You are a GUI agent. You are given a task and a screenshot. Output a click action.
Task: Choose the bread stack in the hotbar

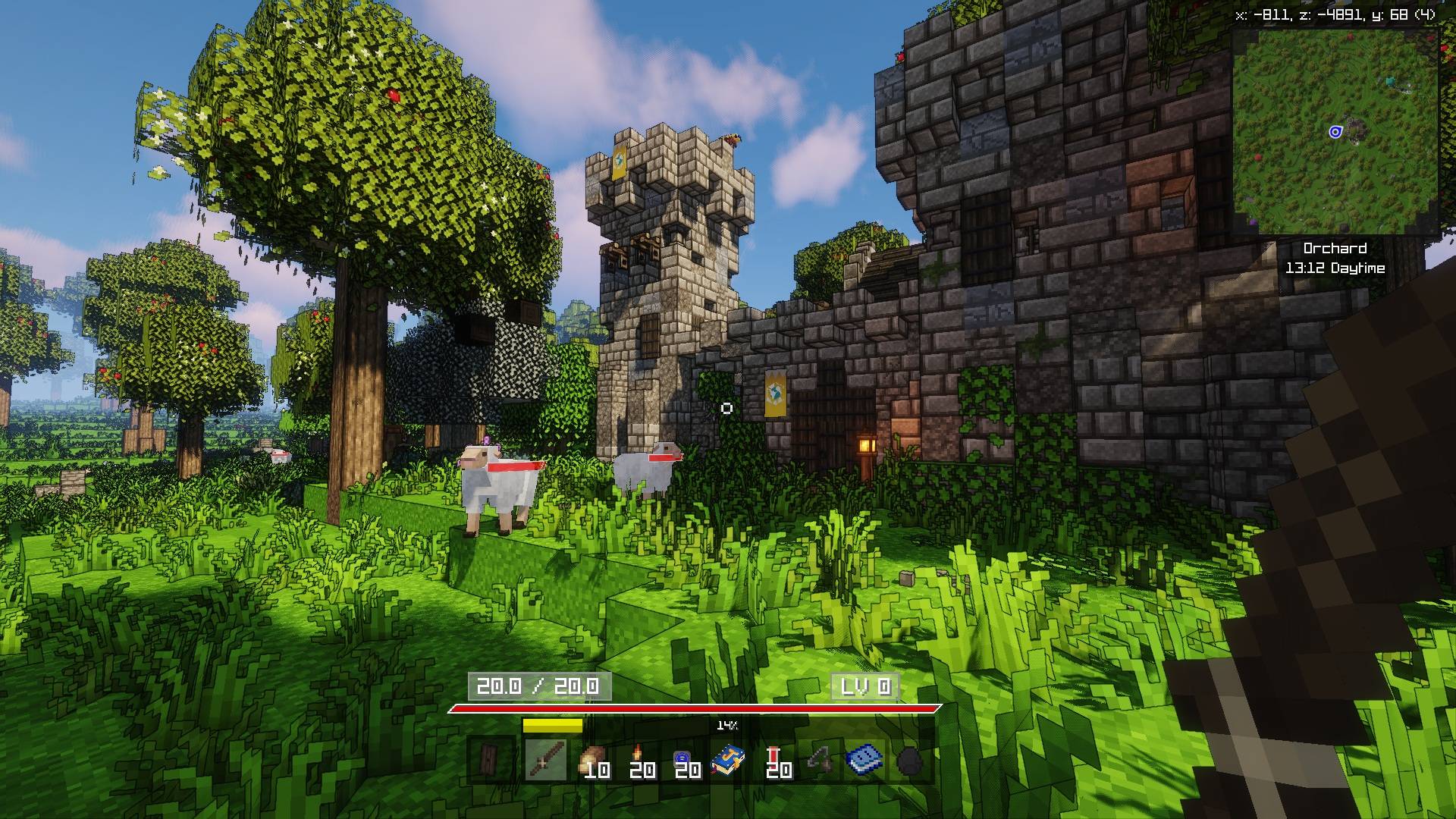click(x=592, y=761)
